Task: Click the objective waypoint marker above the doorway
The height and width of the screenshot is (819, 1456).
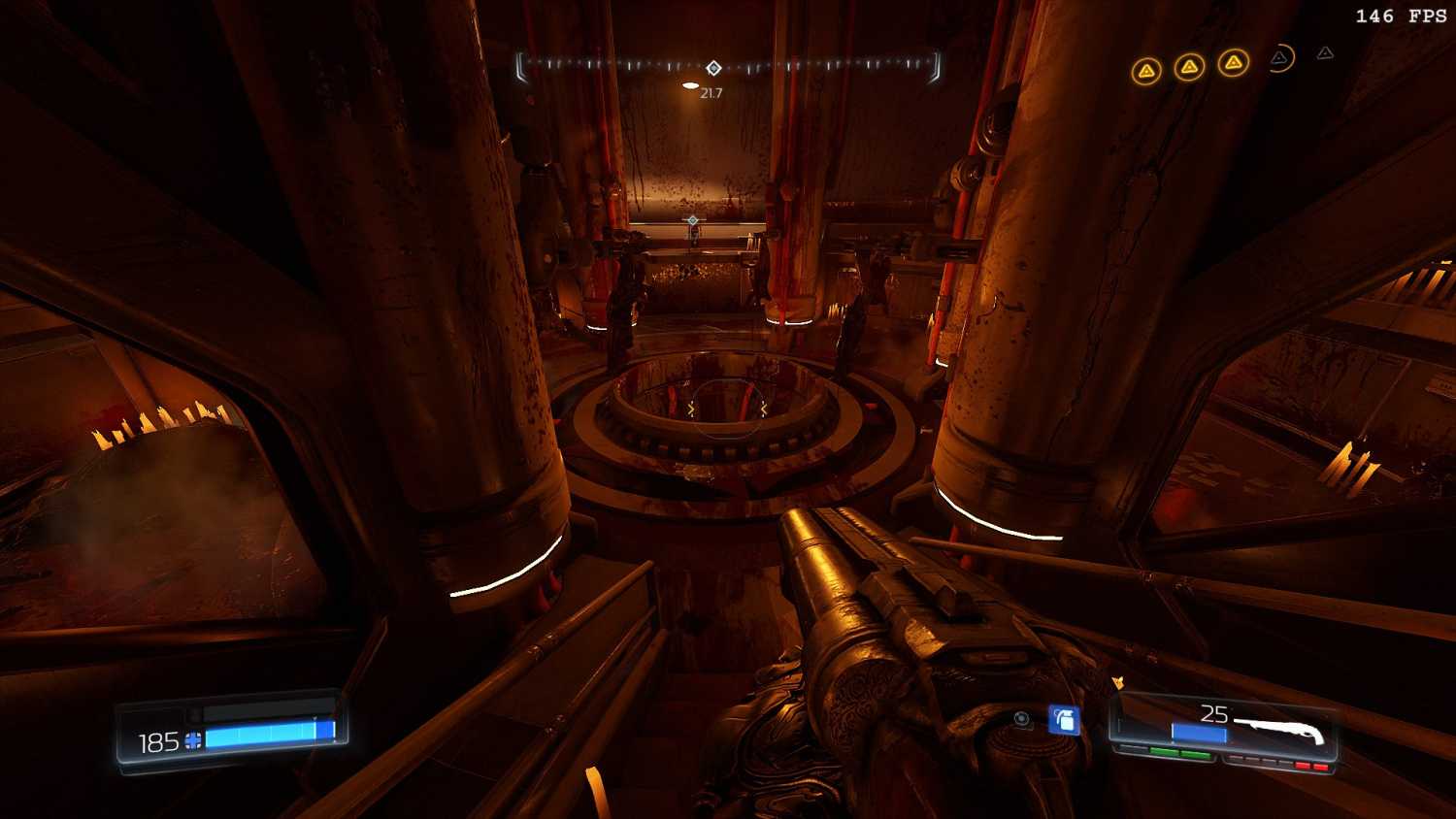Action: 692,220
